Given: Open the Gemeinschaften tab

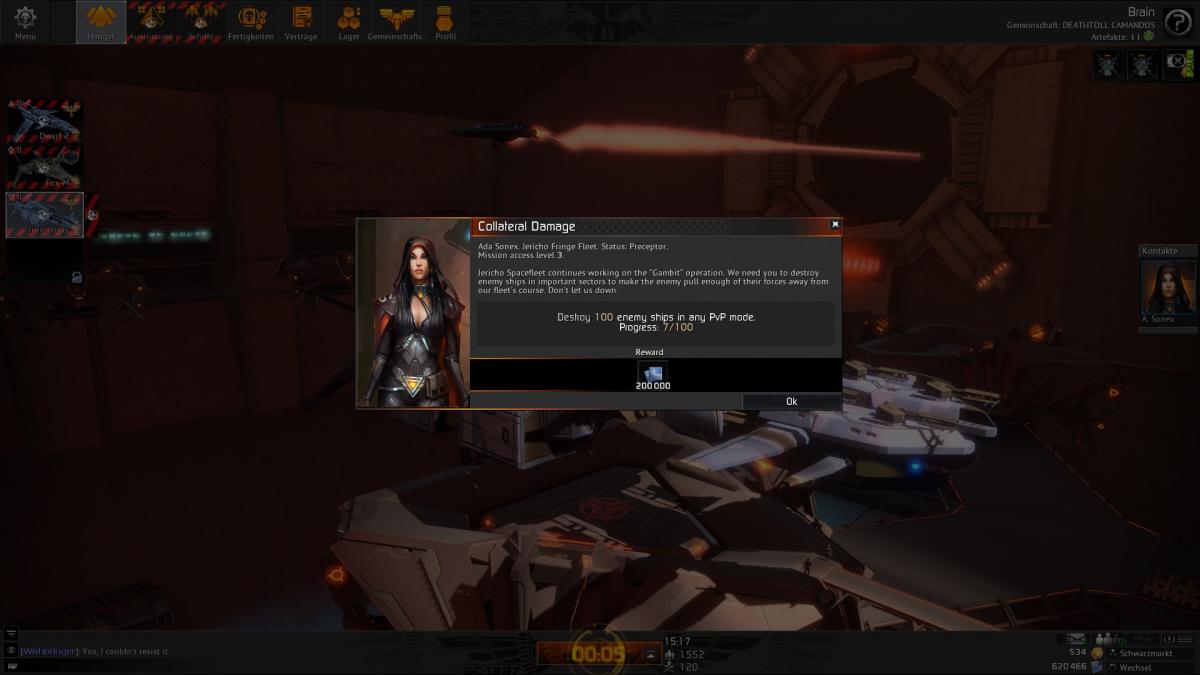Looking at the screenshot, I should click(397, 22).
